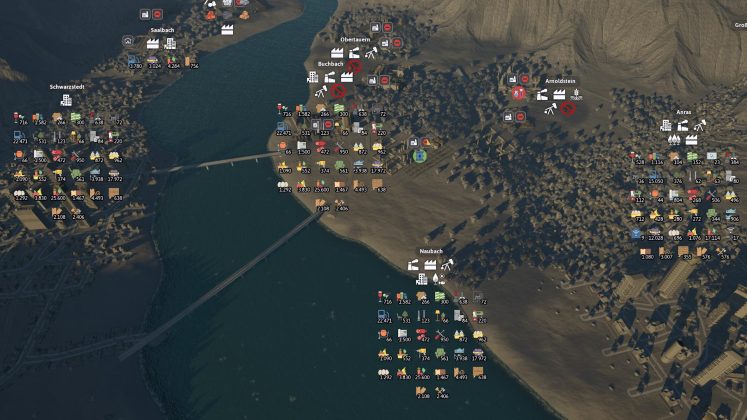Open the Arras town marker
The image size is (747, 420).
click(684, 112)
